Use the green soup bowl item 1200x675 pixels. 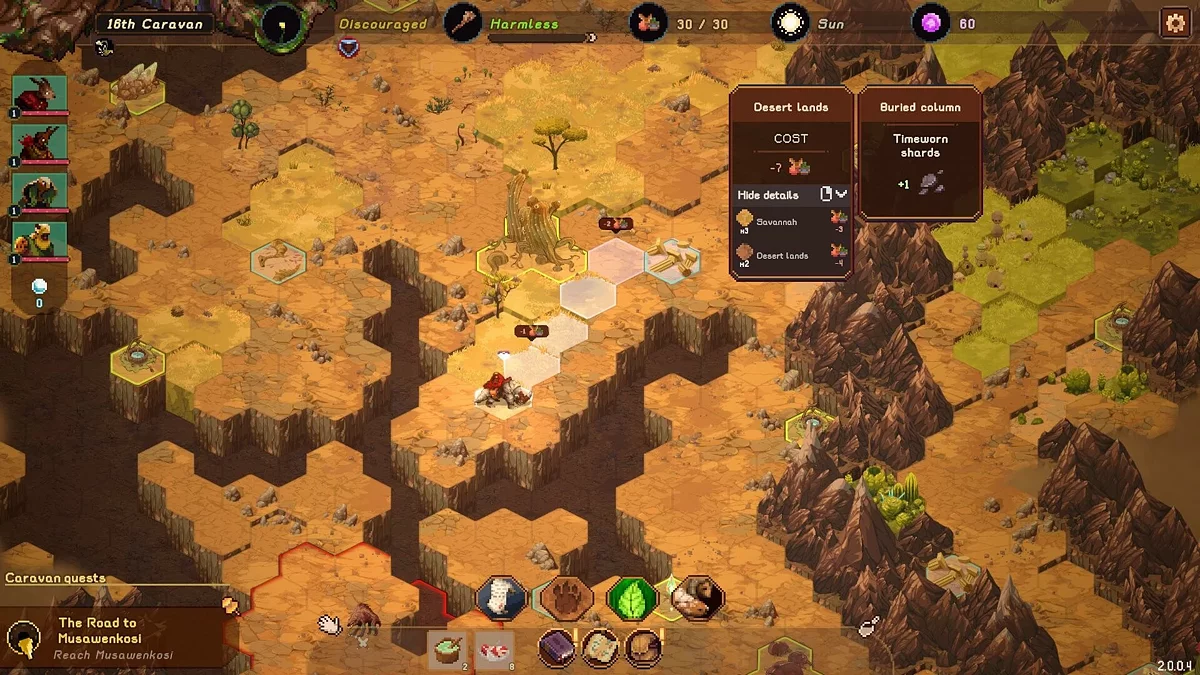point(446,649)
